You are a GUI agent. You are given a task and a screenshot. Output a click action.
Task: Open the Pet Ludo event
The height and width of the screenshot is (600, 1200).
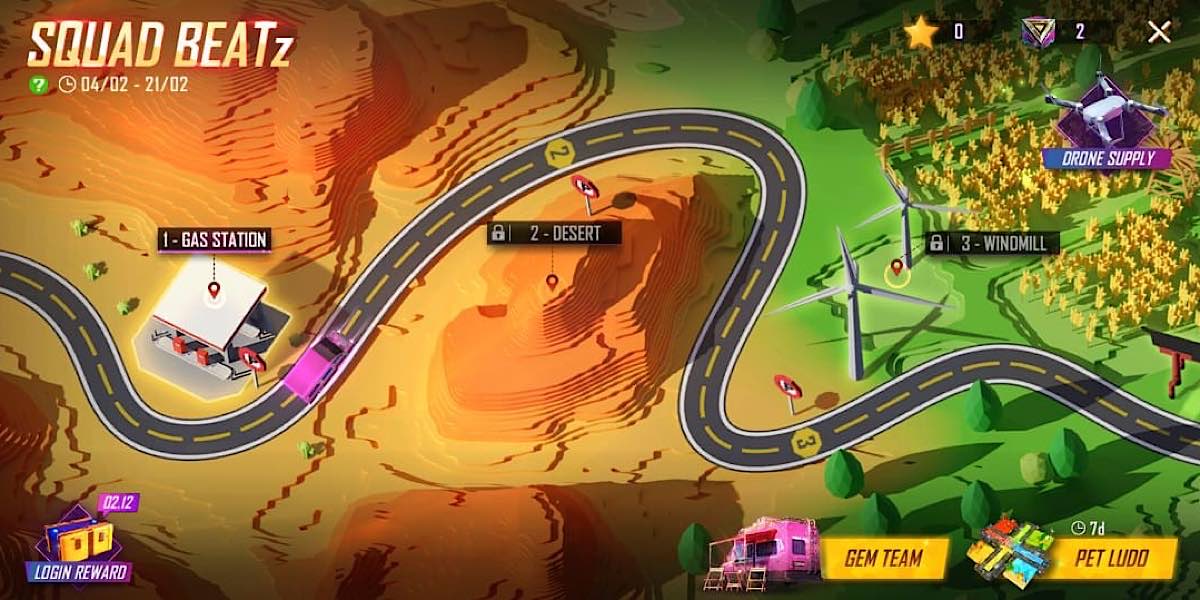click(1109, 557)
